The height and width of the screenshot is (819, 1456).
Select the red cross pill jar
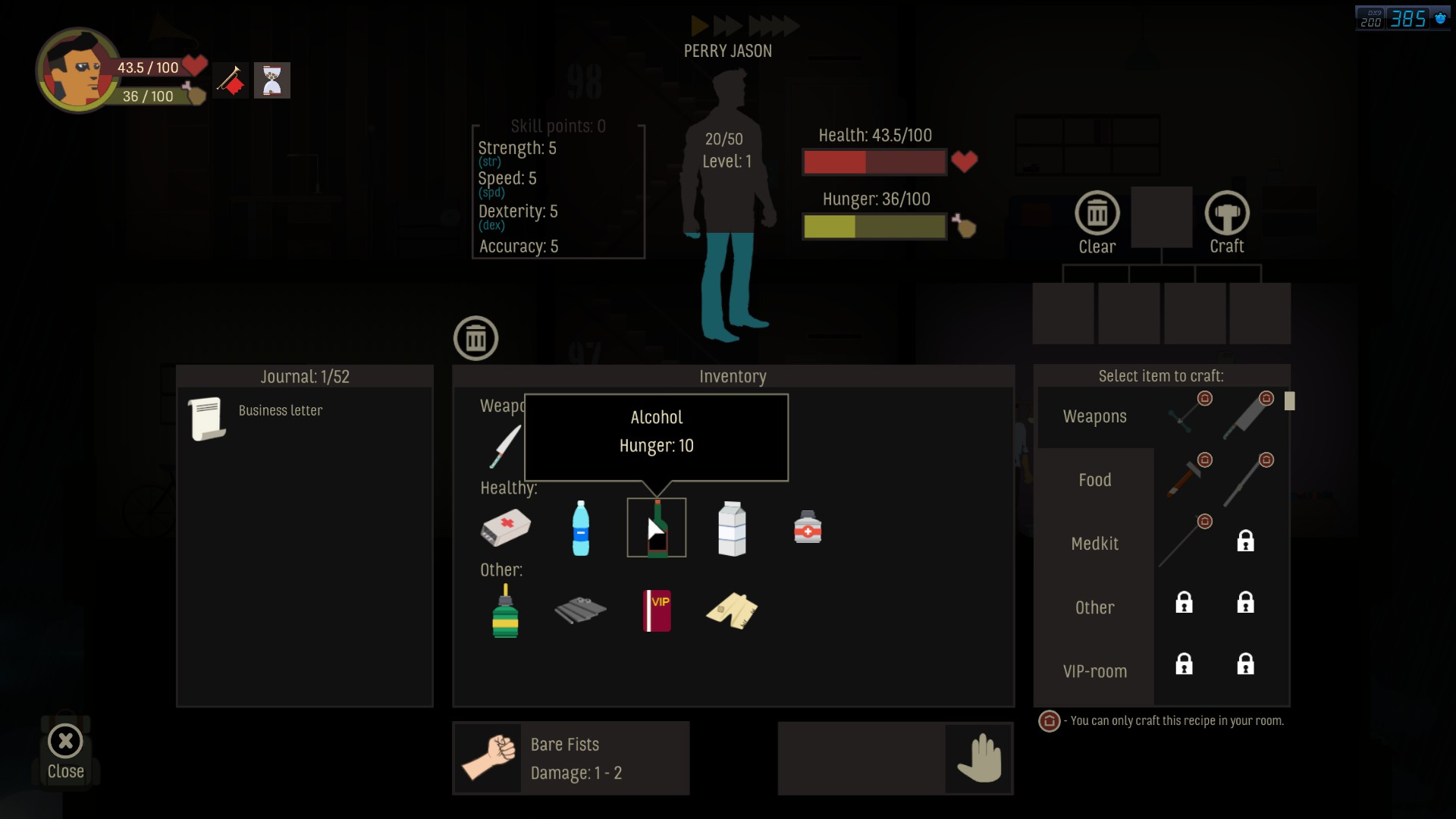[808, 527]
